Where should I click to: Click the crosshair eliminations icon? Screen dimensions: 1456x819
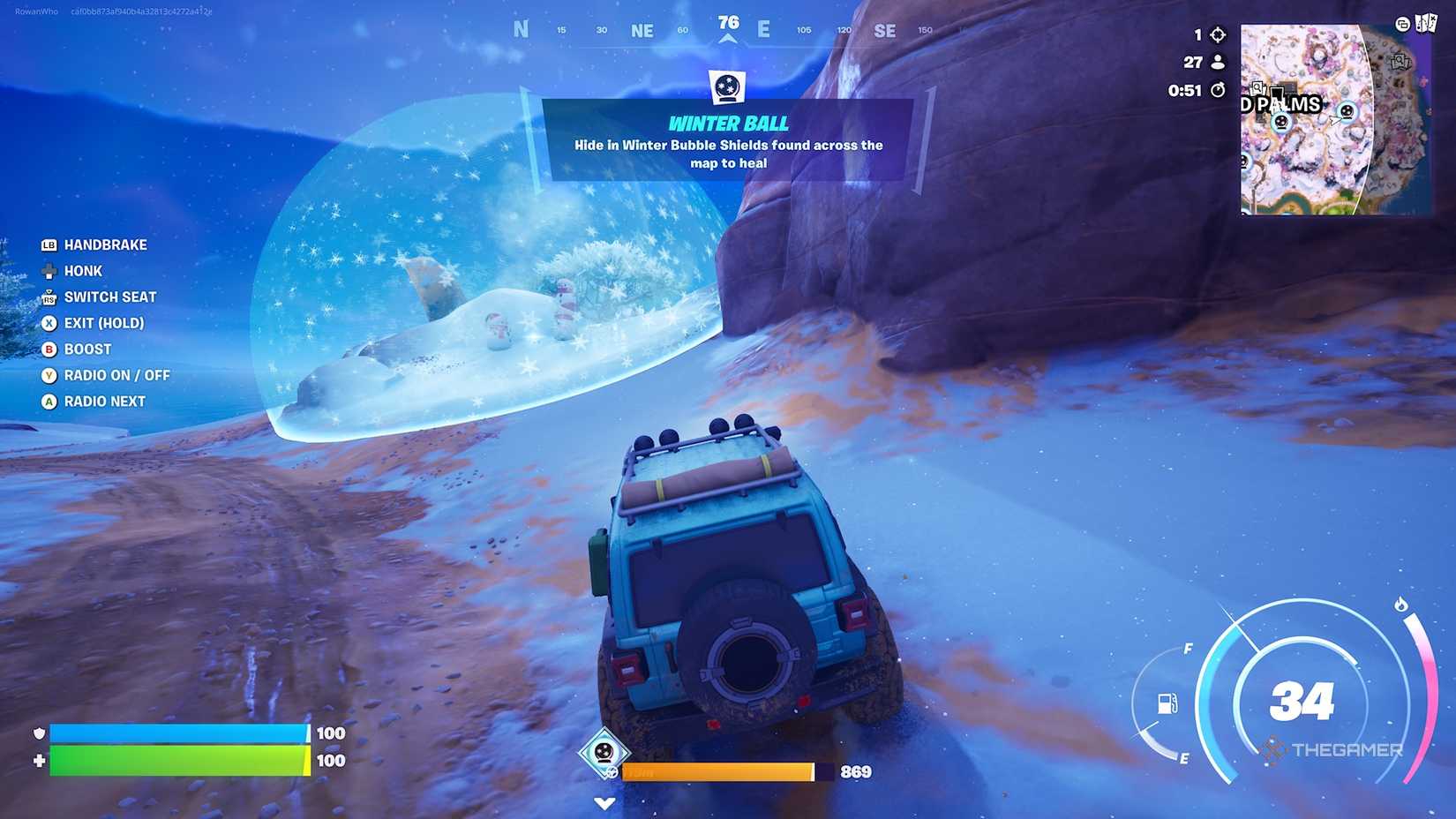(x=1217, y=34)
